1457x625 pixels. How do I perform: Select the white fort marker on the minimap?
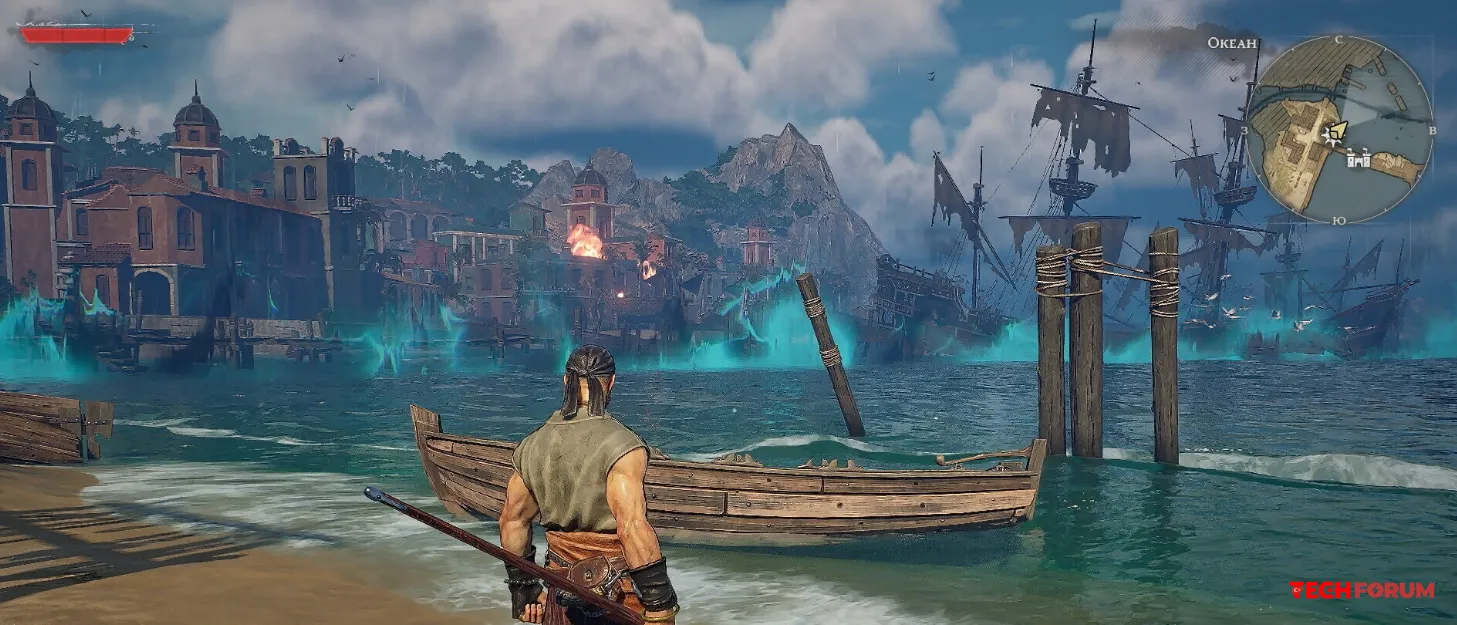click(x=1358, y=158)
